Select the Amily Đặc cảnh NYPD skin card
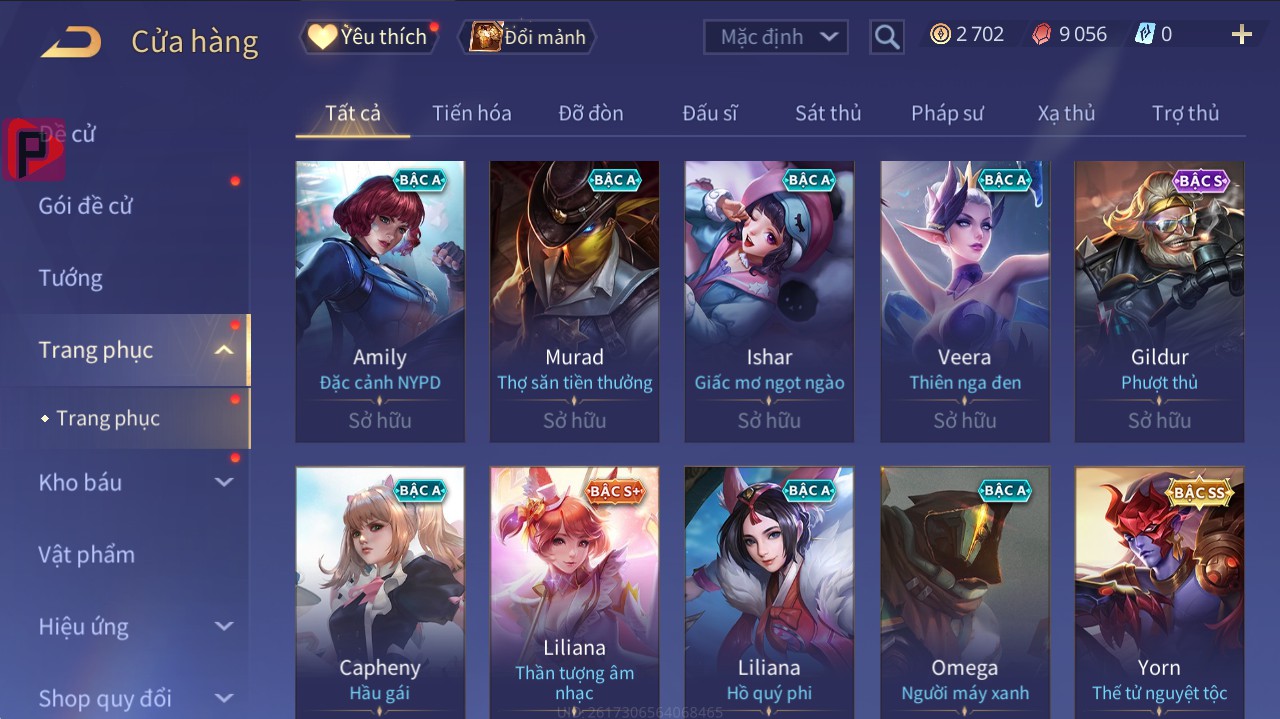The image size is (1280, 719). (380, 300)
